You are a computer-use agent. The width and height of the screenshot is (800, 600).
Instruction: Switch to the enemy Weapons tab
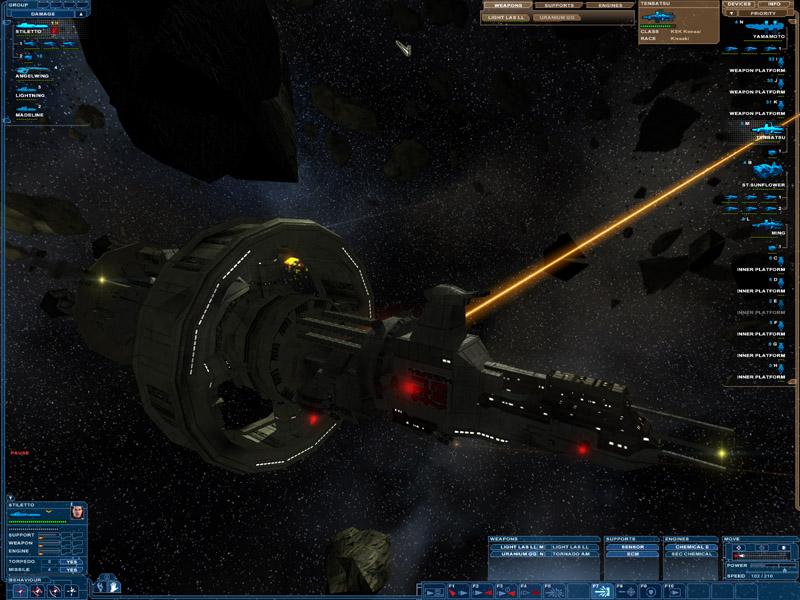(507, 5)
